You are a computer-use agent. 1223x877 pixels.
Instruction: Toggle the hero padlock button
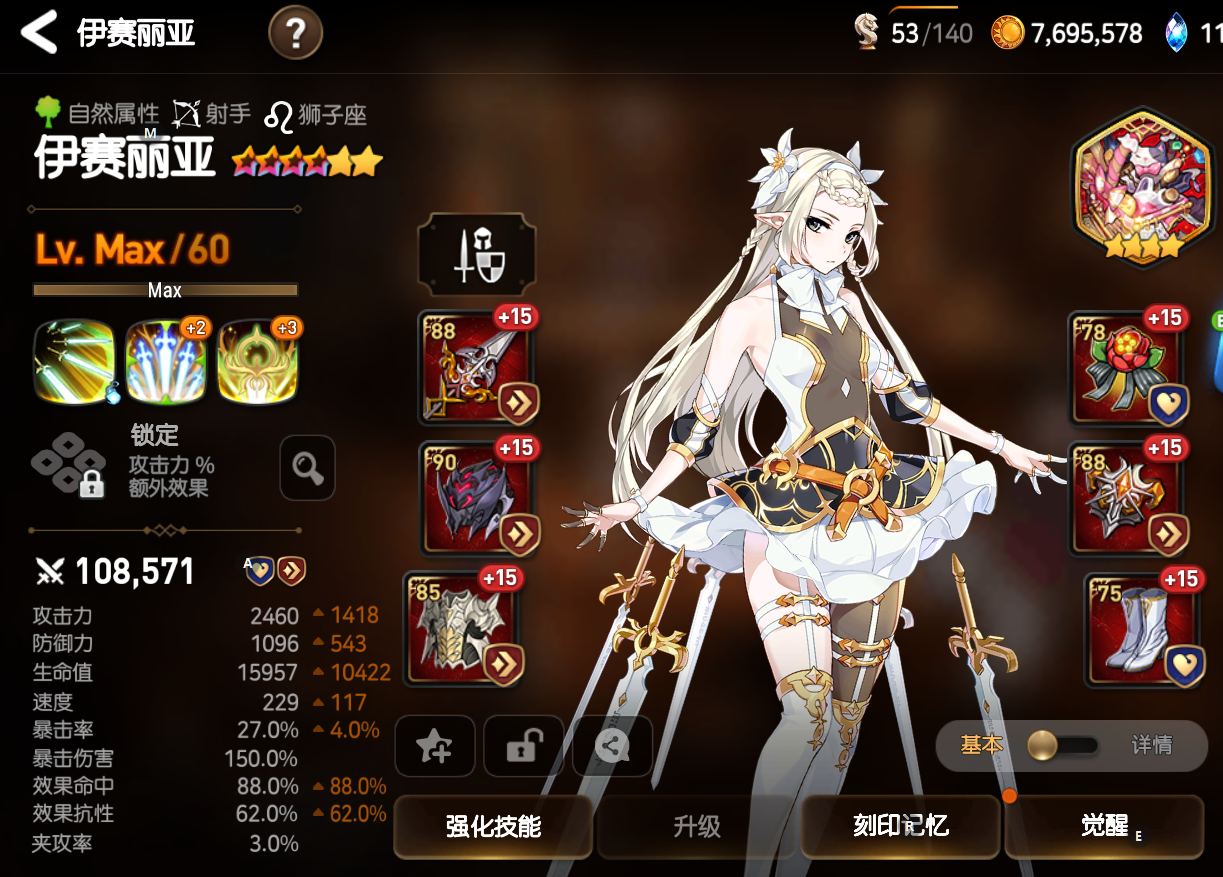point(523,746)
